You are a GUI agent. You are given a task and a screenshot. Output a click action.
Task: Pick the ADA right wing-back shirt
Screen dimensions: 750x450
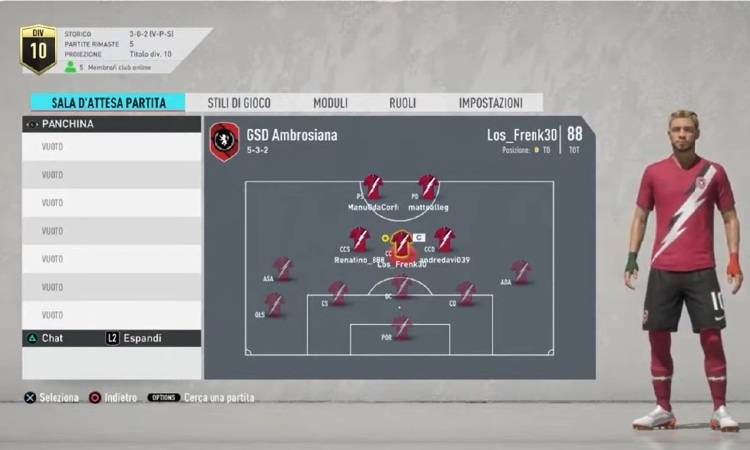click(x=520, y=271)
